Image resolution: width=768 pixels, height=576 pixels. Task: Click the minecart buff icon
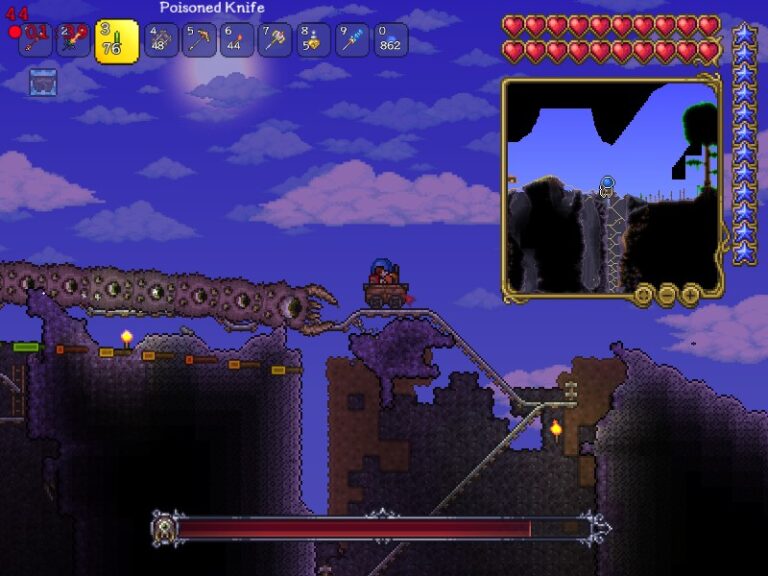(43, 82)
